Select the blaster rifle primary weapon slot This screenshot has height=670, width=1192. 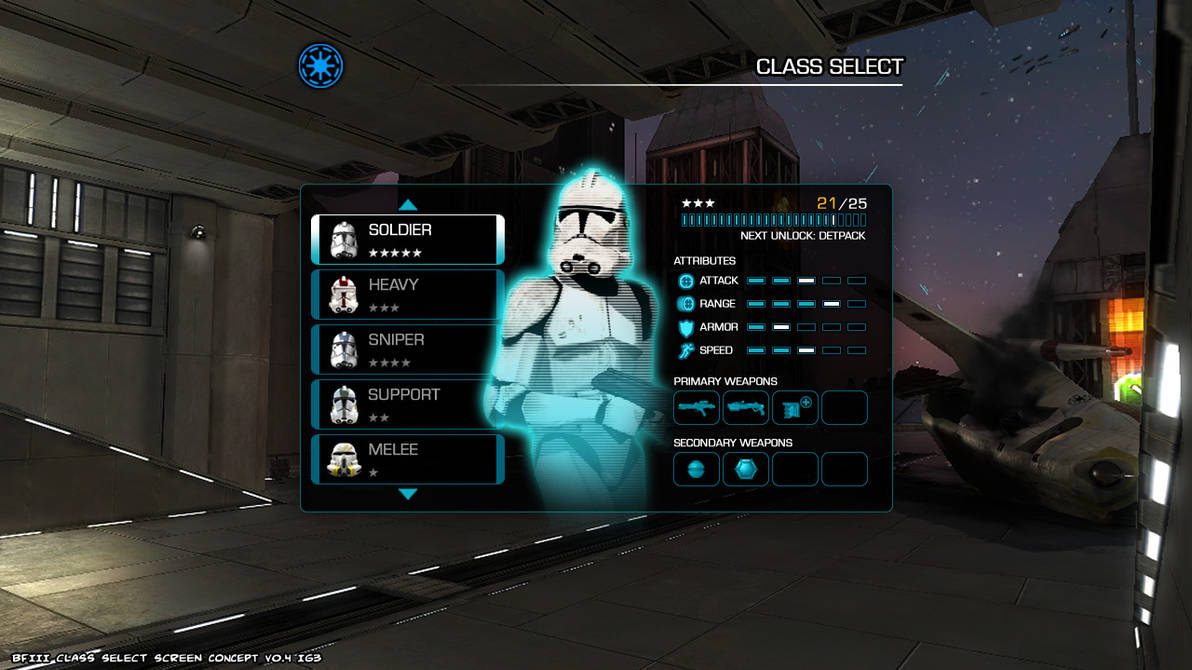[x=696, y=408]
